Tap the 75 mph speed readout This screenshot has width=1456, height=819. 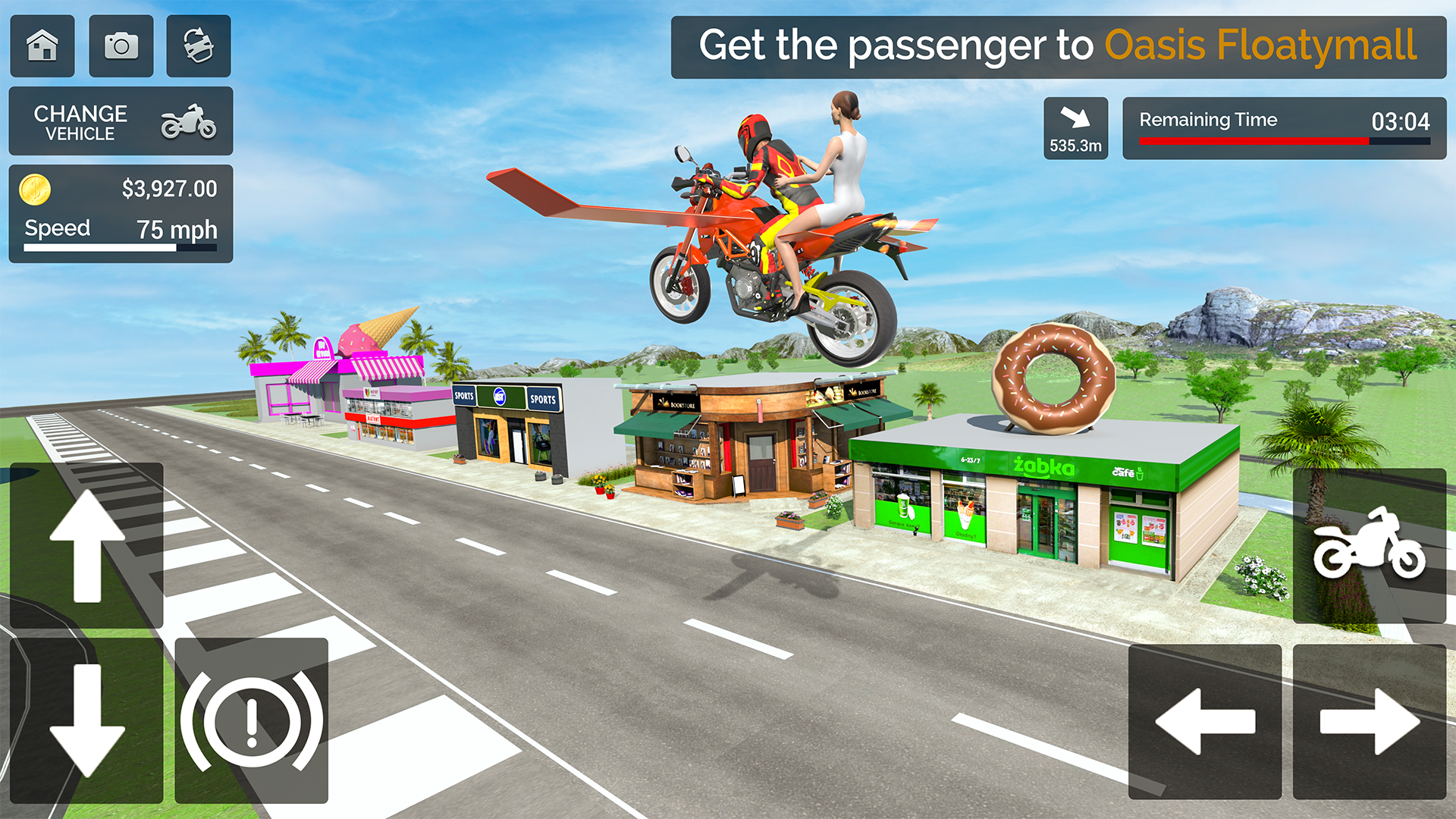[176, 229]
